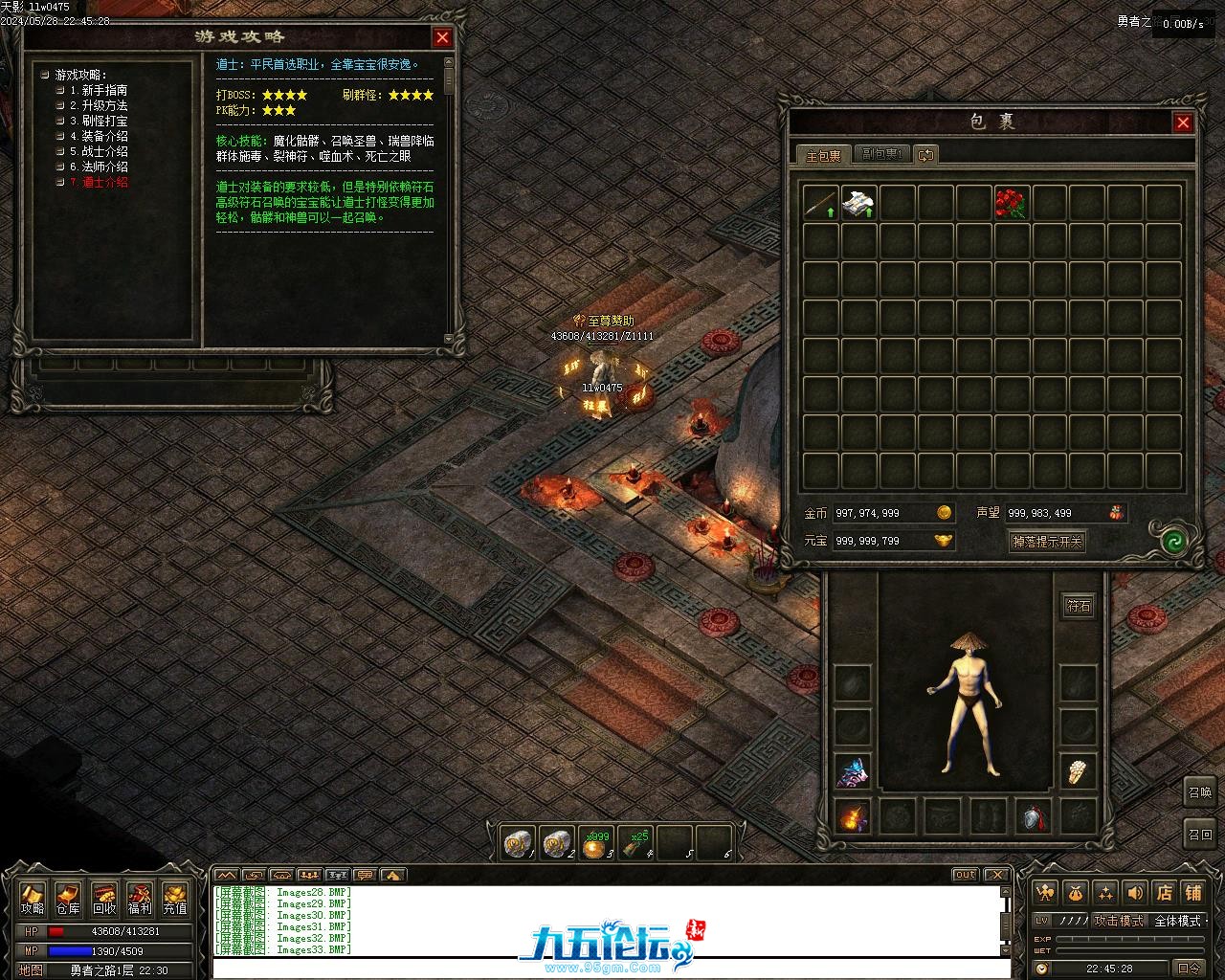Viewport: 1225px width, 980px height.
Task: Open the 符石 rune stone panel
Action: (x=1079, y=606)
